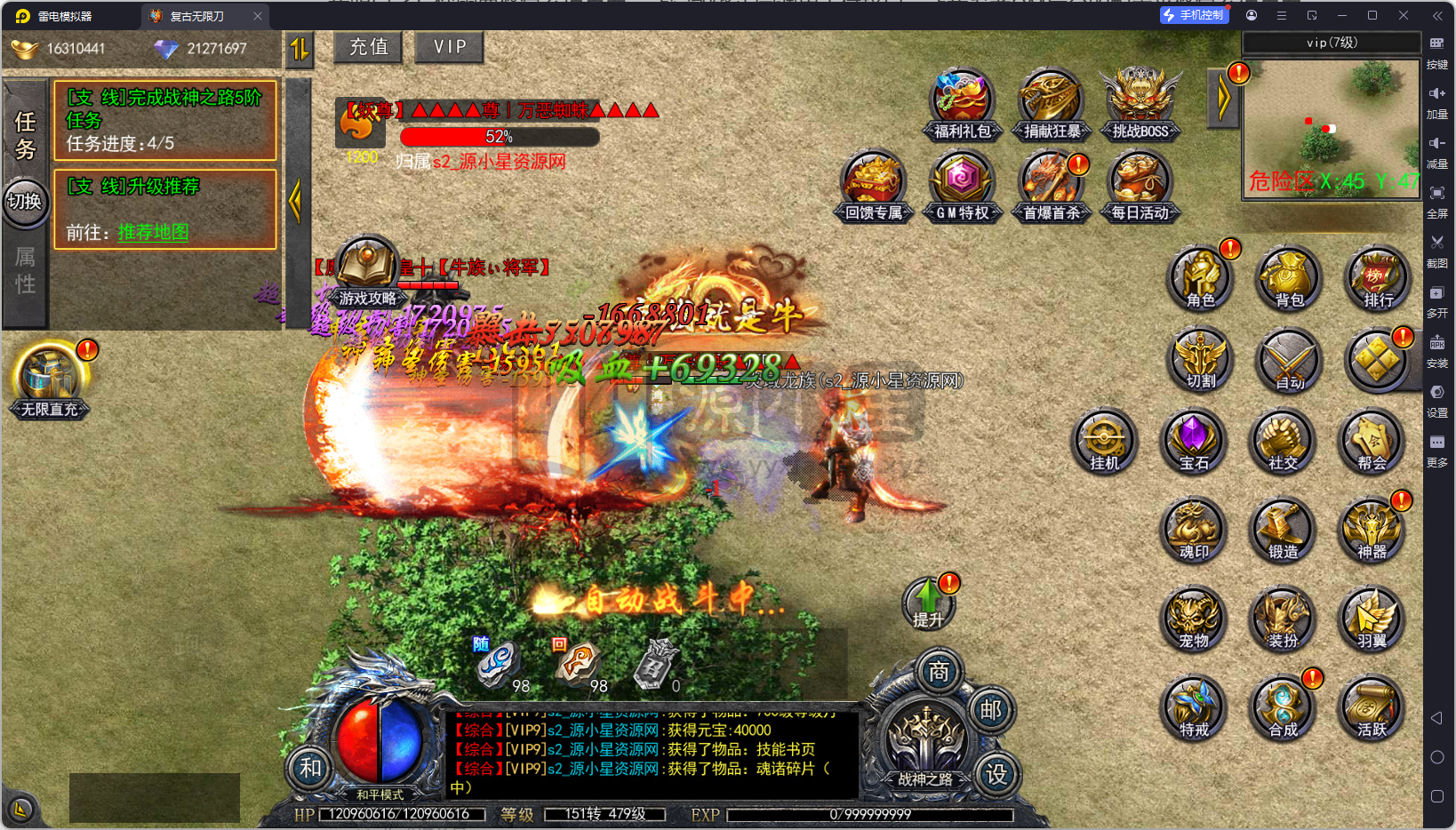1456x830 pixels.
Task: Open the 角色 character sheet
Action: tap(1200, 277)
